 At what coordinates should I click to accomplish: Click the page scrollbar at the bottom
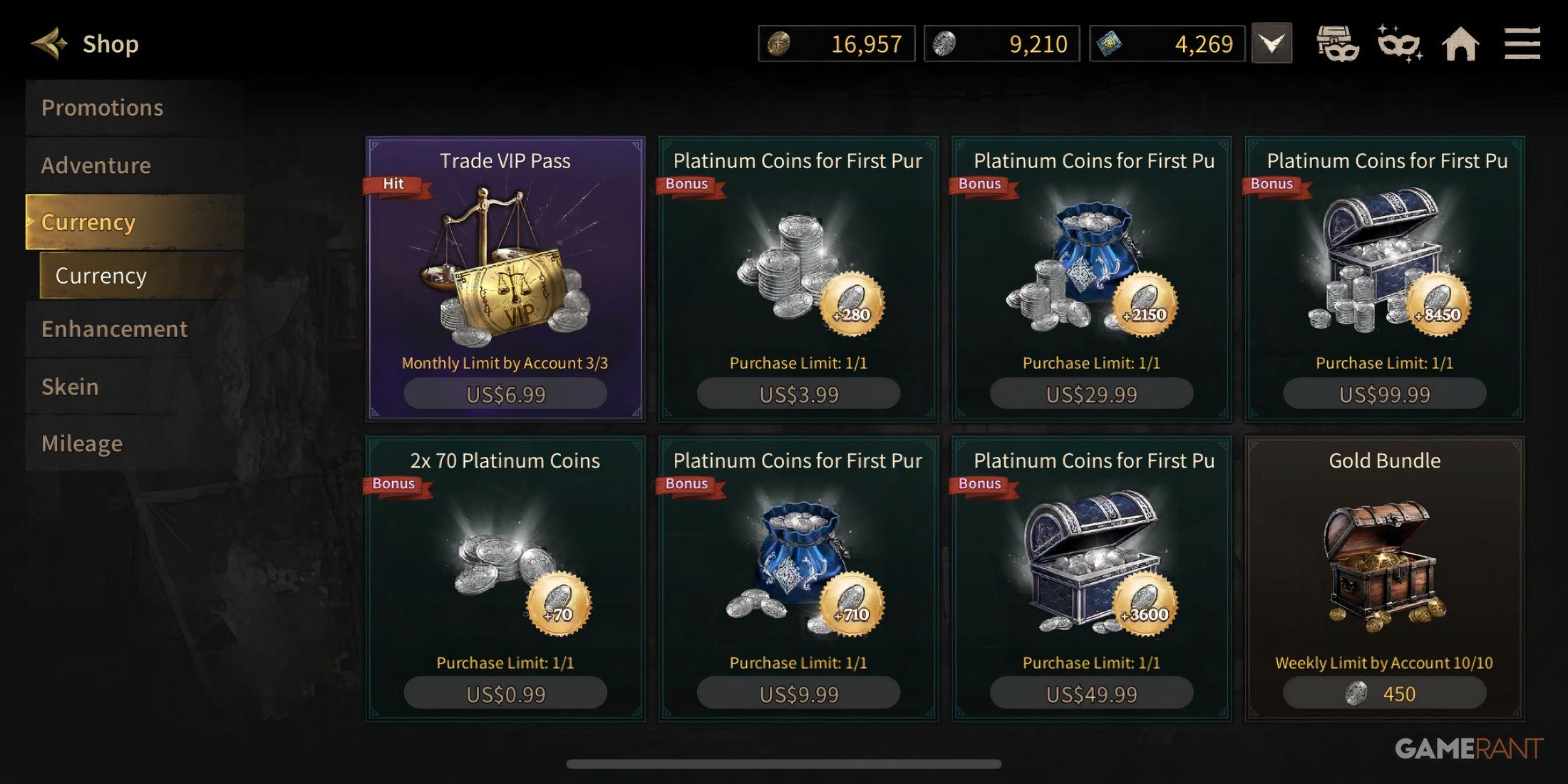(x=784, y=765)
